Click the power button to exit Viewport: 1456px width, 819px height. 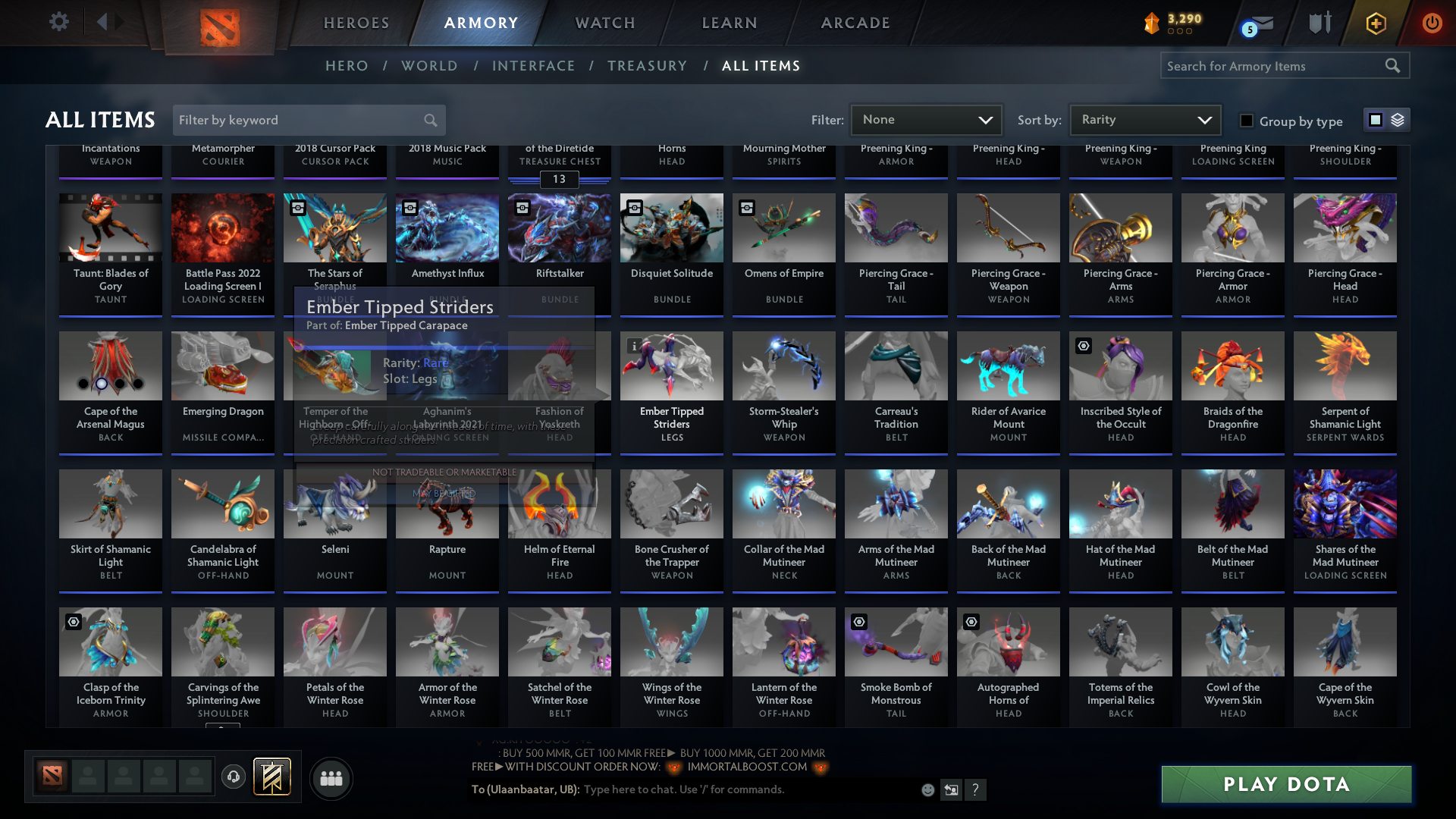pos(1432,24)
